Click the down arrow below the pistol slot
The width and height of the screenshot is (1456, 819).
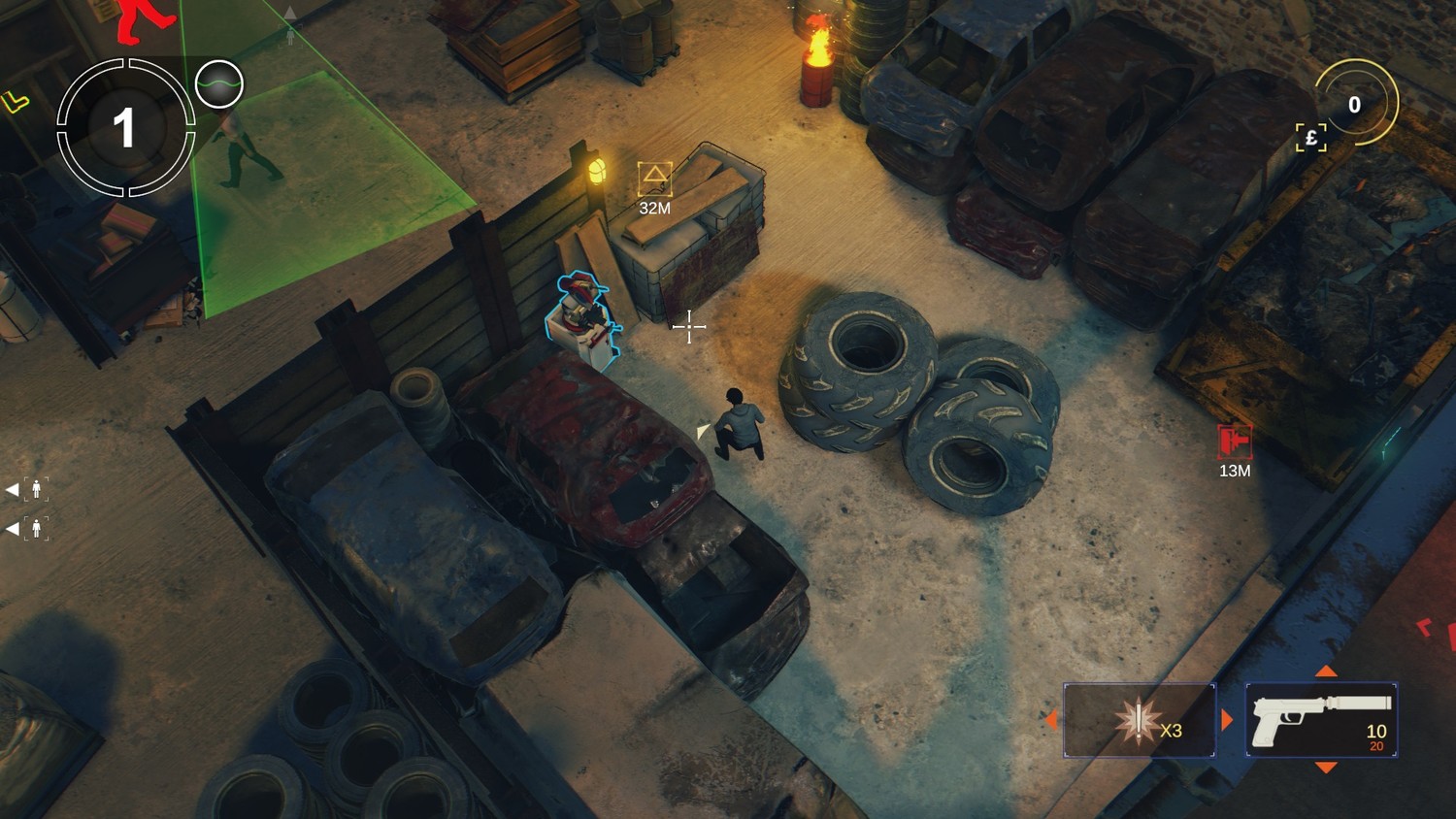(1326, 768)
